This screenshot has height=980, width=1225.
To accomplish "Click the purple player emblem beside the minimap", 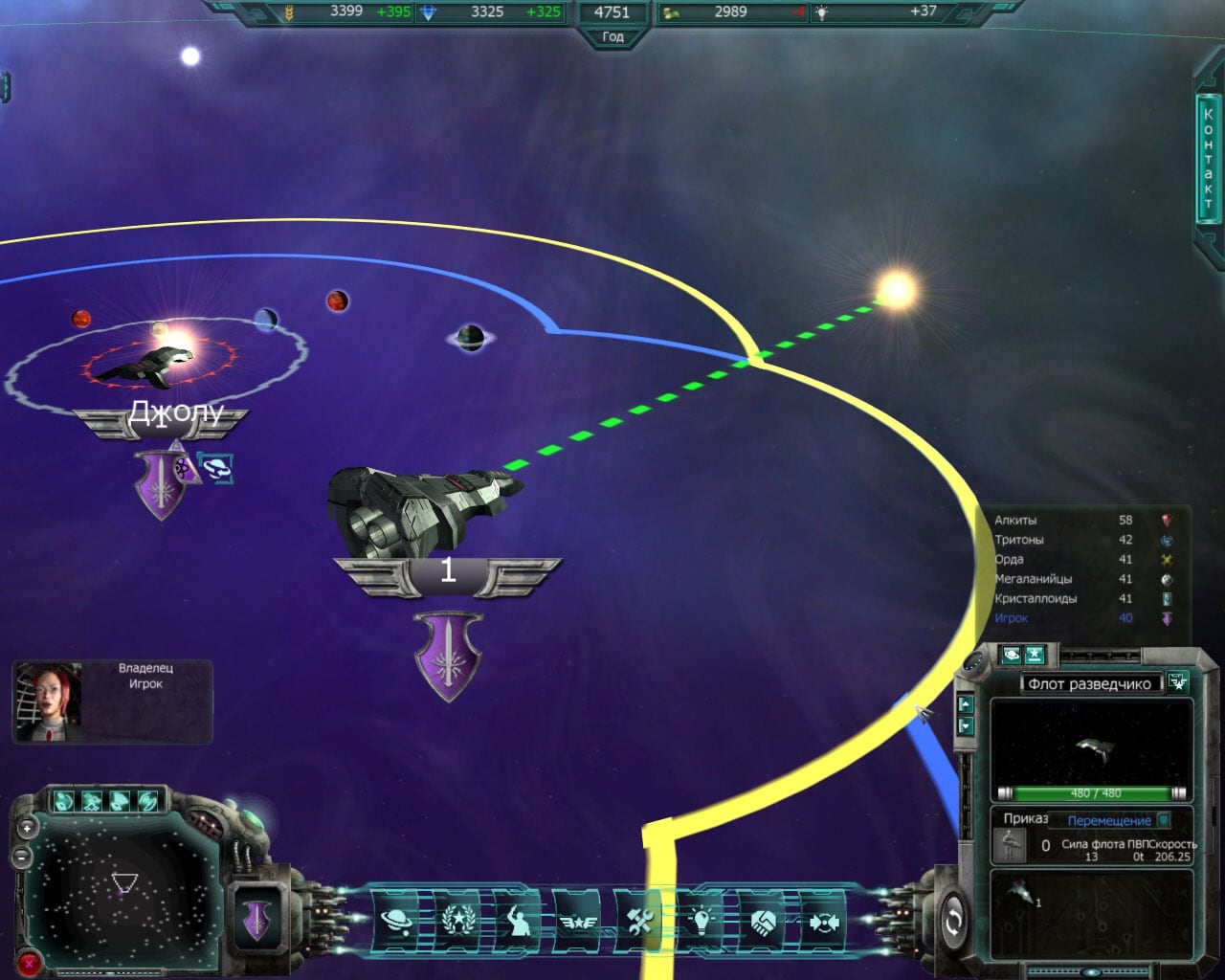I will point(256,917).
